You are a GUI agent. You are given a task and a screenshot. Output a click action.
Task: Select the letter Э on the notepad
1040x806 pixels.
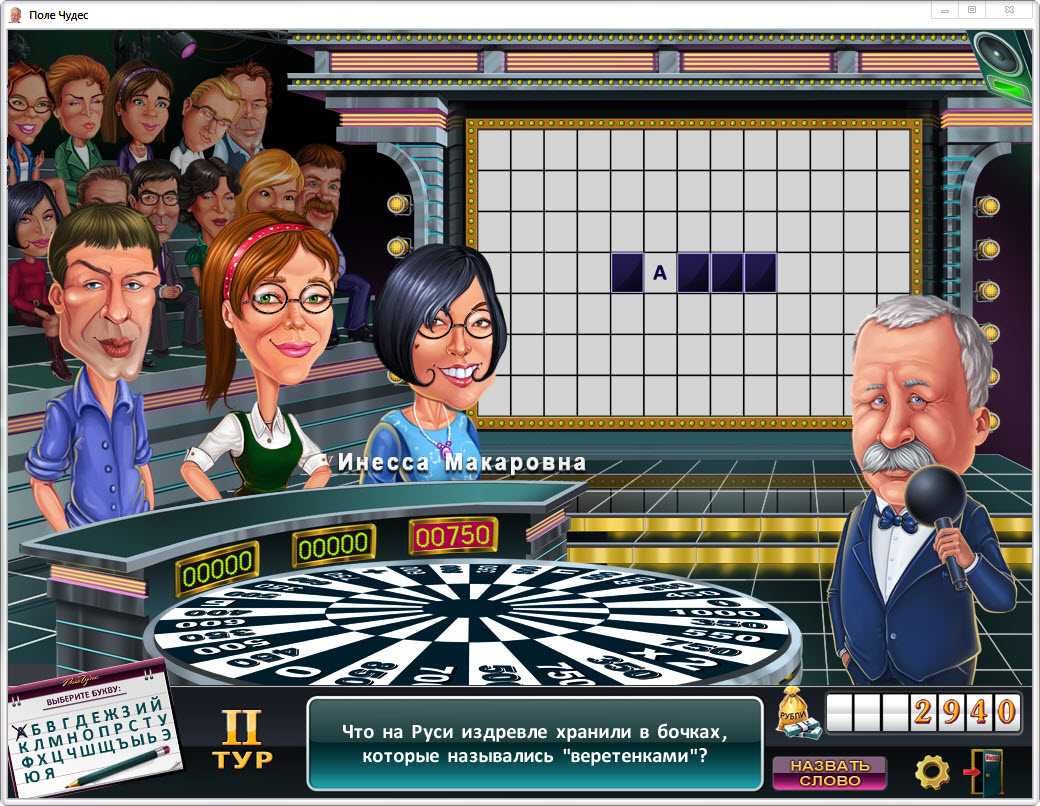point(166,736)
